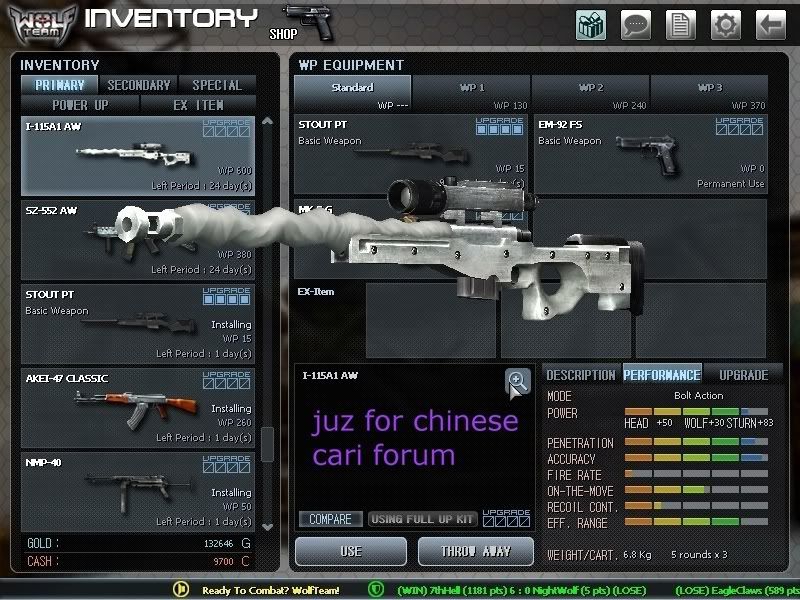The image size is (800, 600).
Task: Choose the NMP-40 inventory item
Action: pyautogui.click(x=138, y=491)
